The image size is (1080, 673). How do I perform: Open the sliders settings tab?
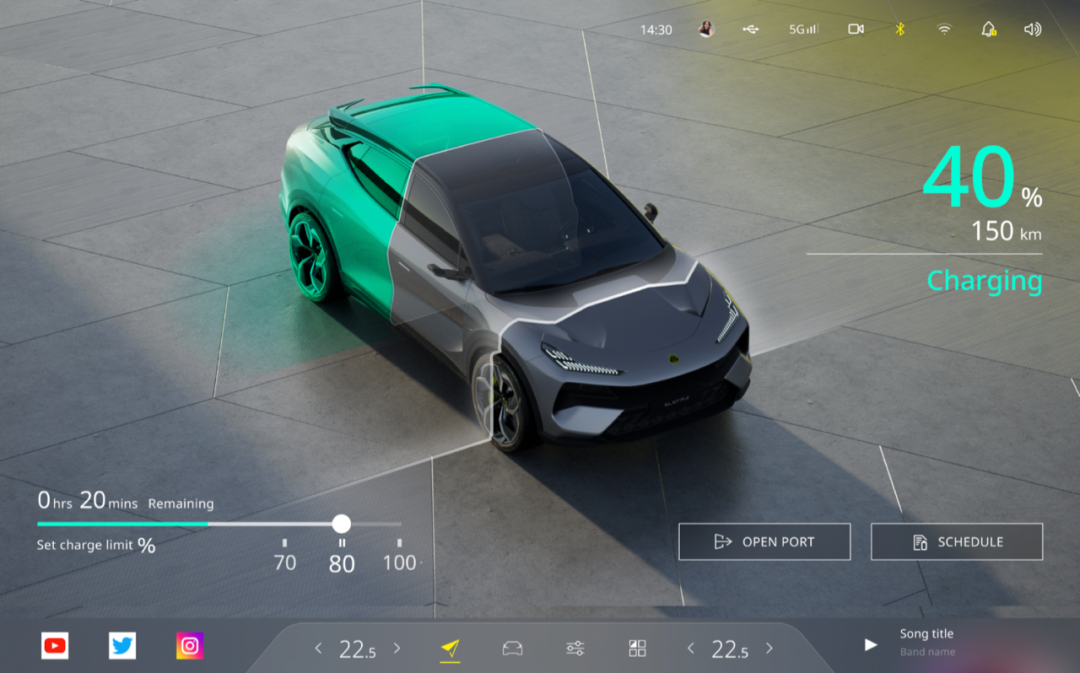pyautogui.click(x=575, y=649)
